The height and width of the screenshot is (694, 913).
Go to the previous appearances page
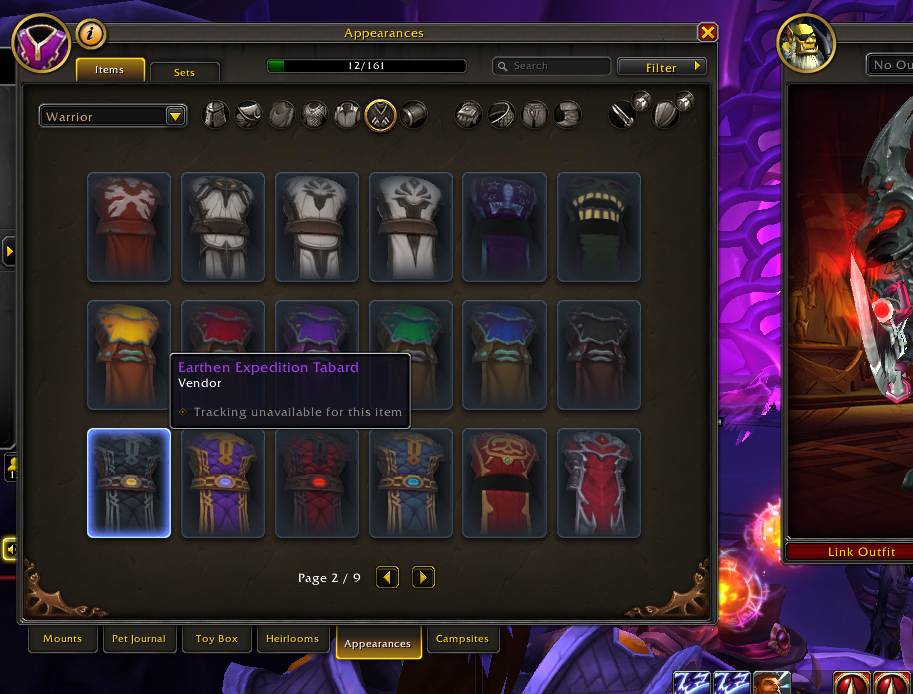tap(388, 577)
